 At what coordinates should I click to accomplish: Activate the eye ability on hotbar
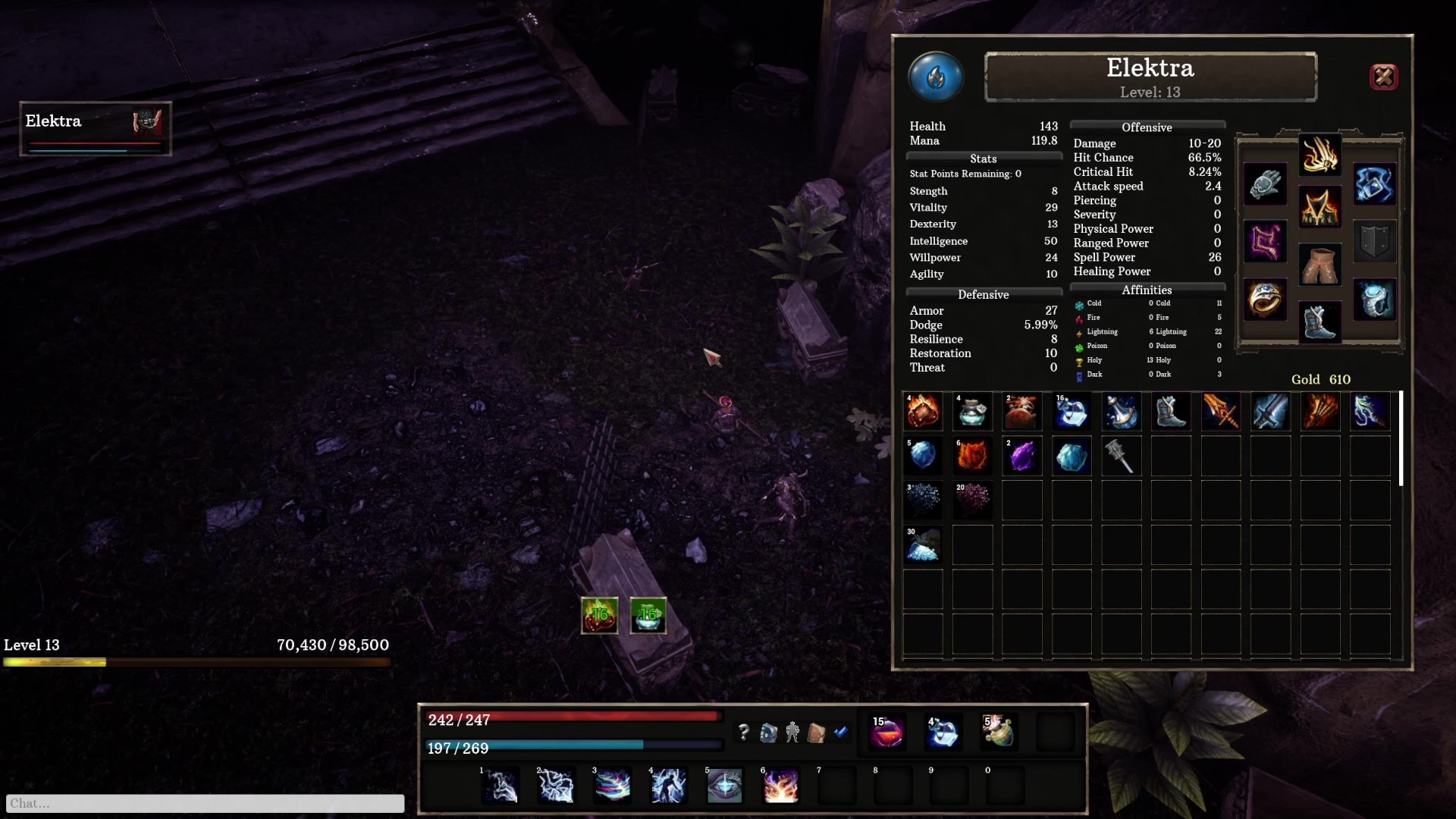(x=724, y=786)
